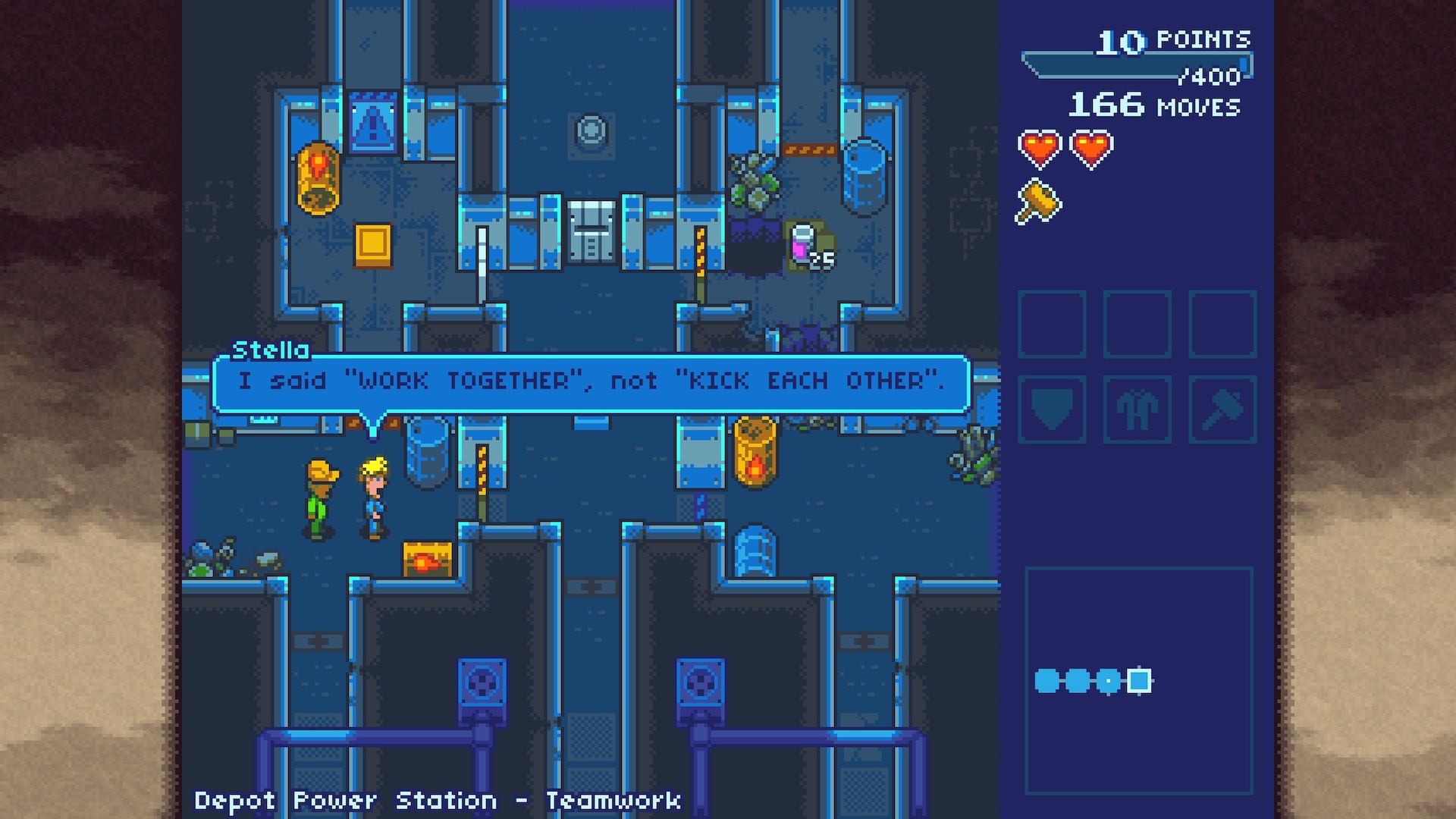Viewport: 1456px width, 819px height.
Task: Click the square room marker on the minimap
Action: pyautogui.click(x=1138, y=680)
